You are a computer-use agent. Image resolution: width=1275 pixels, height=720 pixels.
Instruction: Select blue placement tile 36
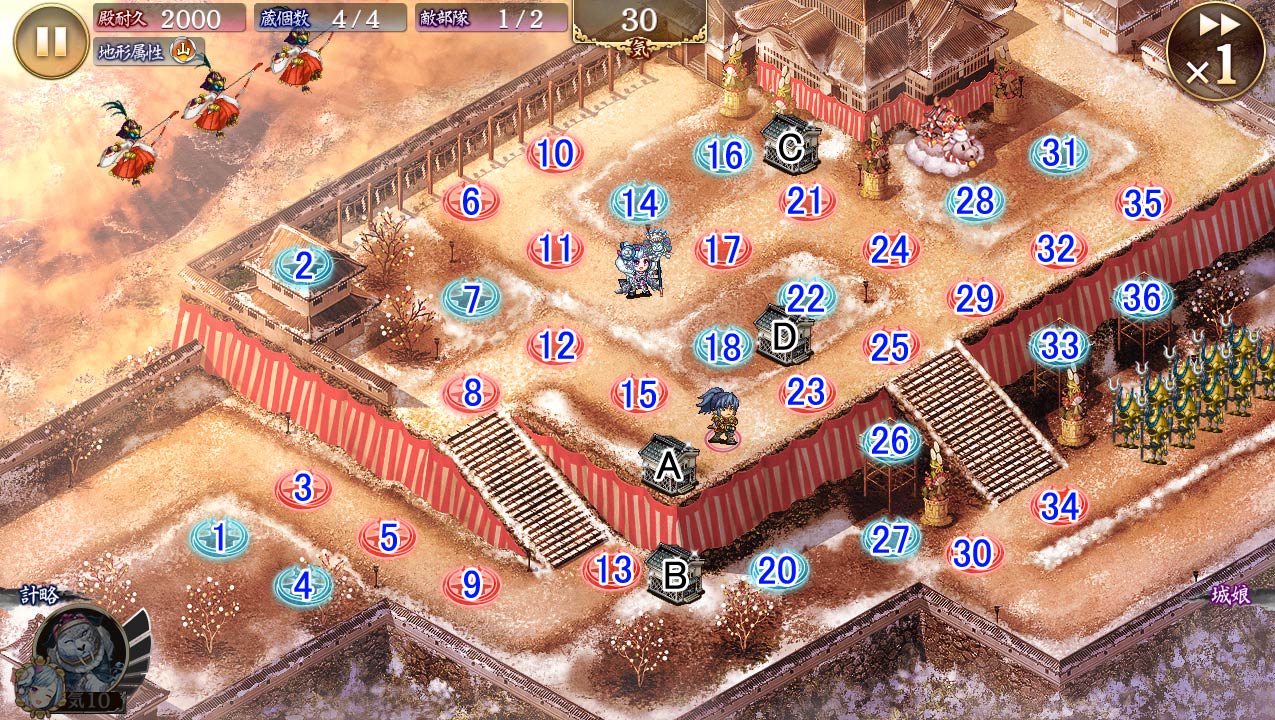(1143, 298)
